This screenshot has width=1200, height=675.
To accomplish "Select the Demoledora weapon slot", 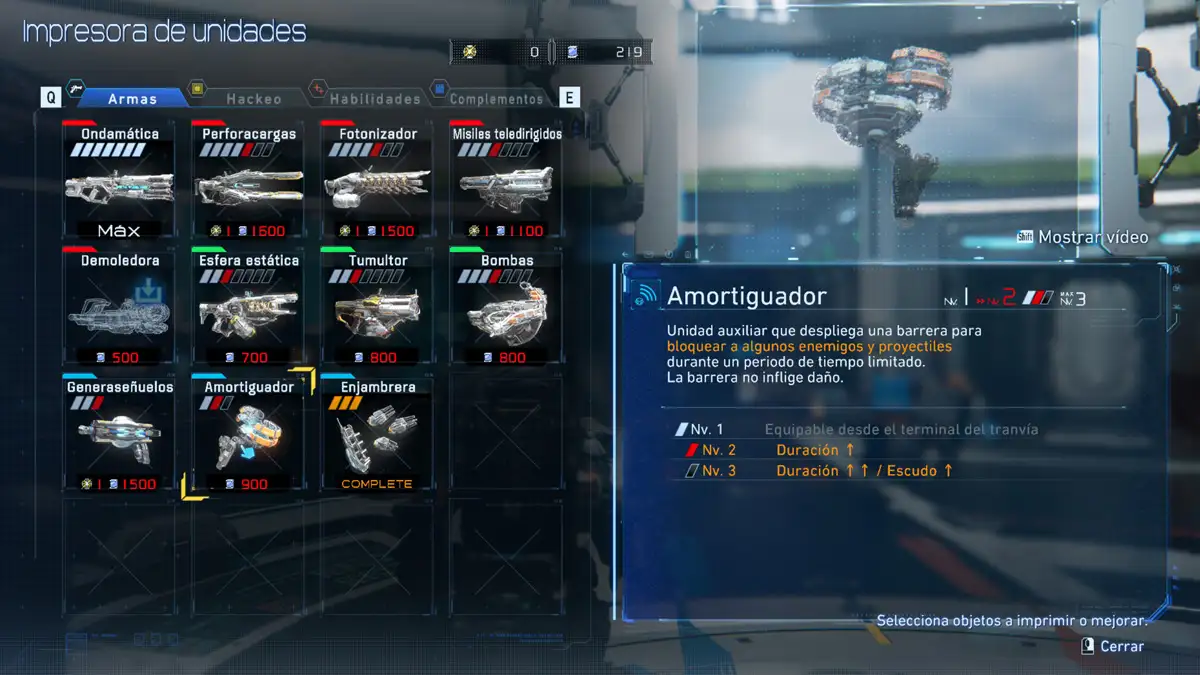I will point(119,308).
